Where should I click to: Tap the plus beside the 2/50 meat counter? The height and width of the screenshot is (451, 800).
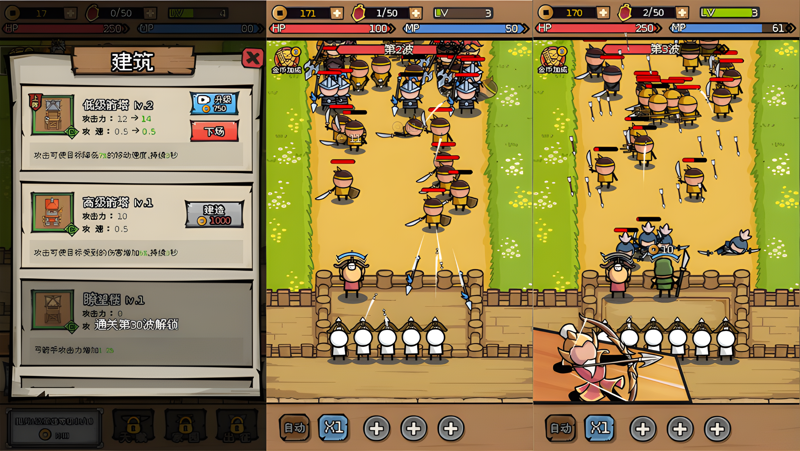tap(683, 13)
